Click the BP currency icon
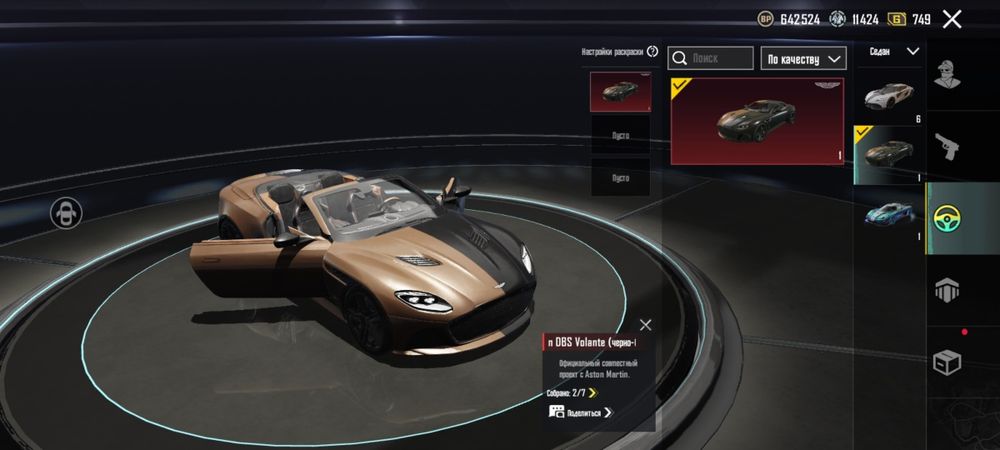 (766, 19)
